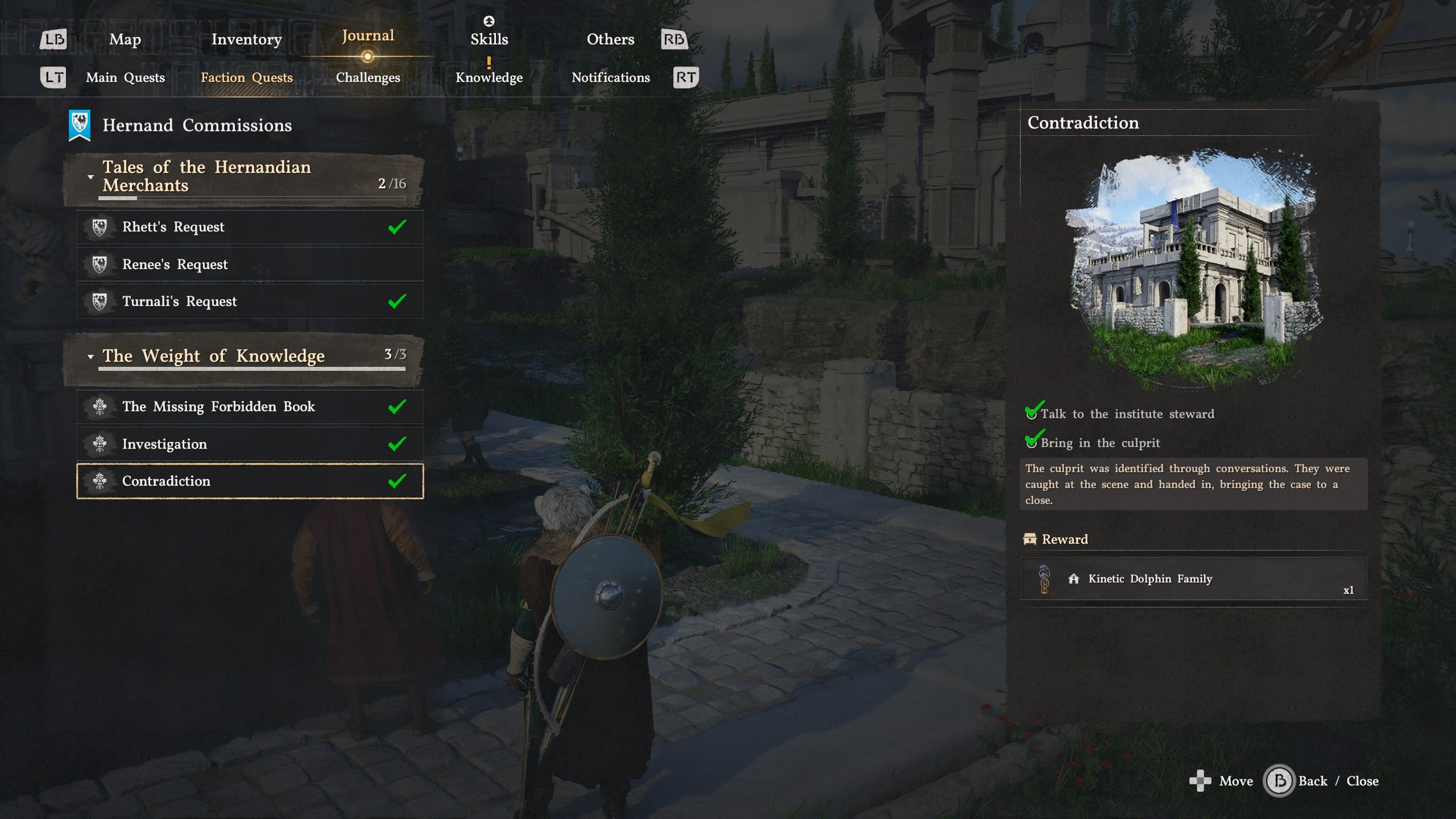Select the Contradiction quest row
Image resolution: width=1456 pixels, height=819 pixels.
pyautogui.click(x=250, y=481)
